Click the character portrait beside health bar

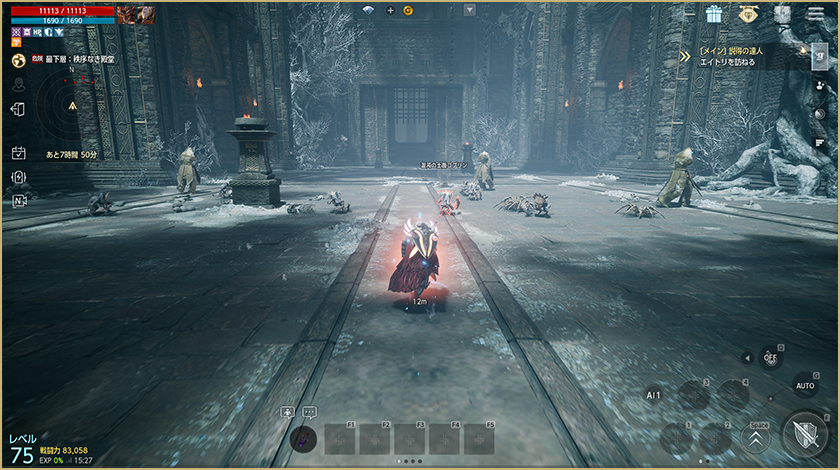(135, 14)
